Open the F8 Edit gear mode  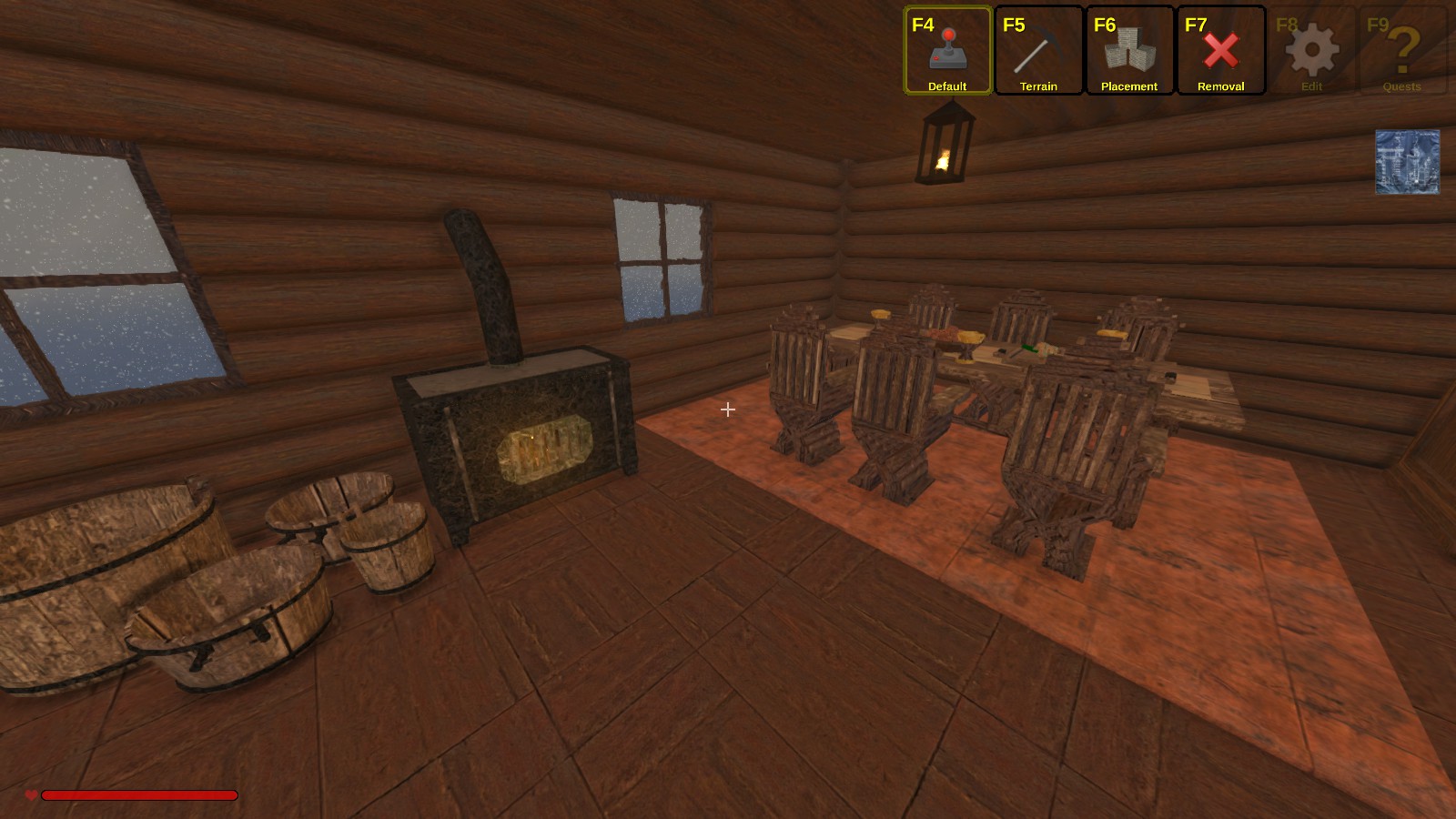click(x=1311, y=51)
